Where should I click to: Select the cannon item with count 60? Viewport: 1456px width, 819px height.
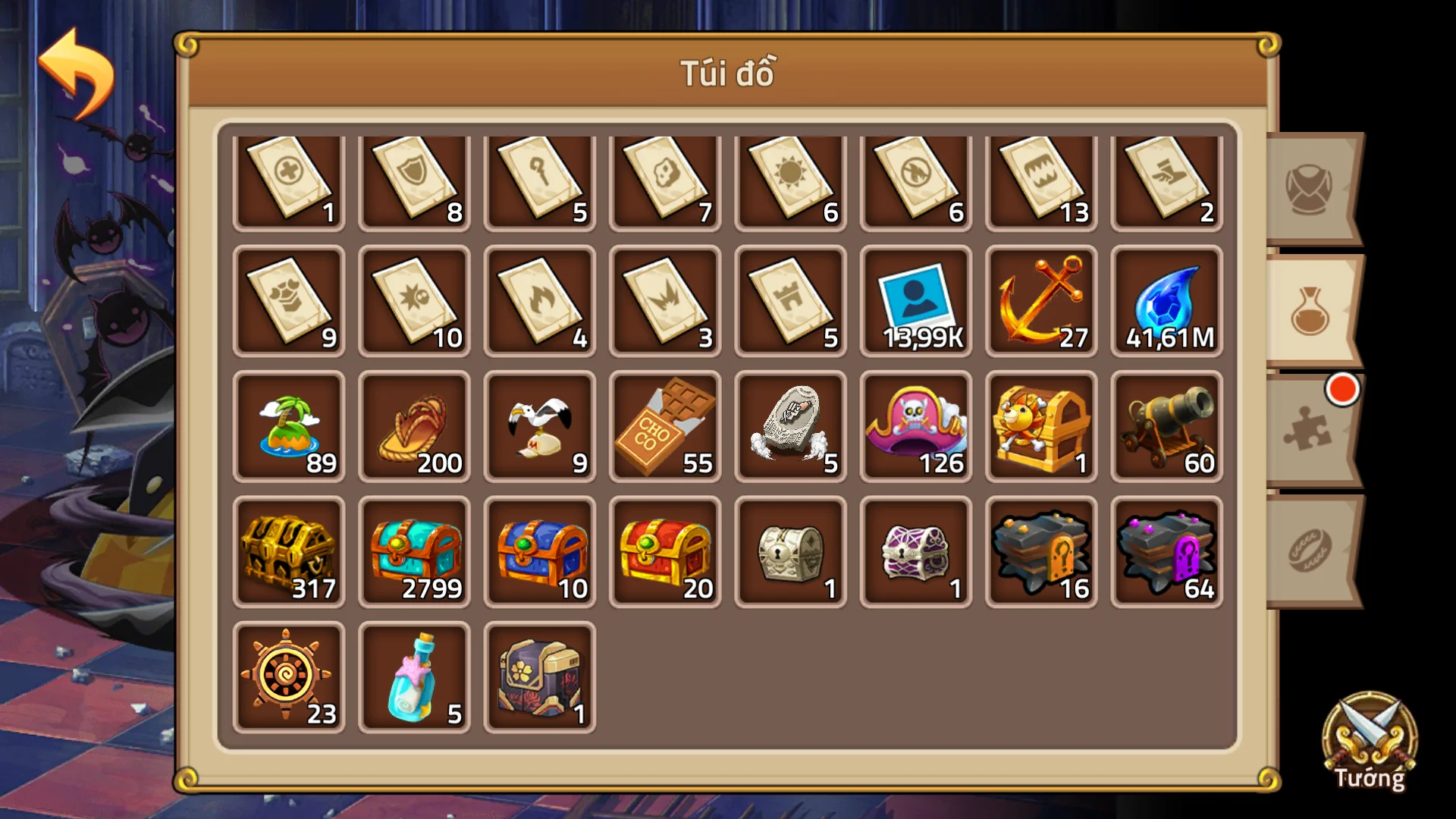1166,426
